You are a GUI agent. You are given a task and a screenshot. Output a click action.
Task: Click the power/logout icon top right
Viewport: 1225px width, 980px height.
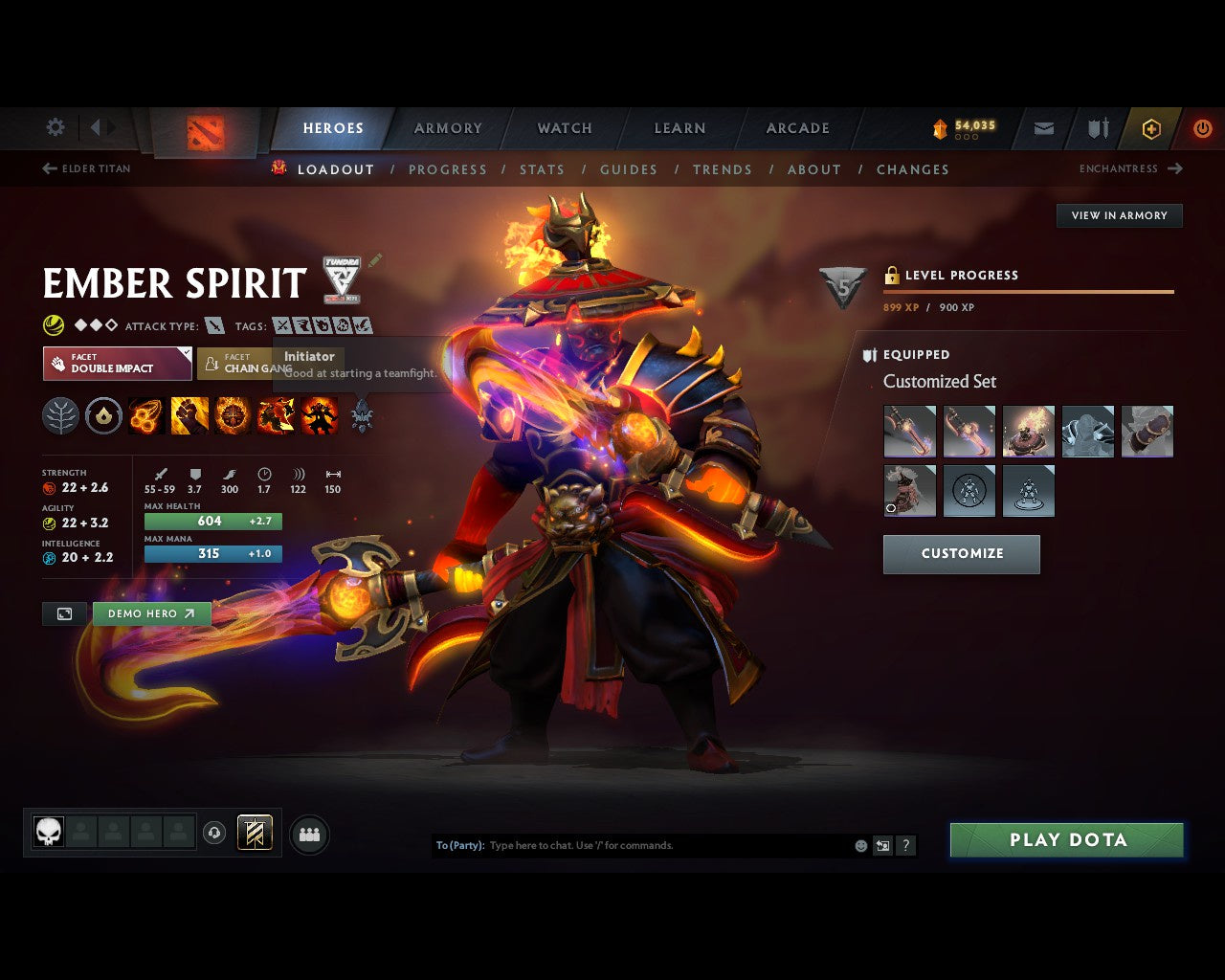pyautogui.click(x=1203, y=128)
